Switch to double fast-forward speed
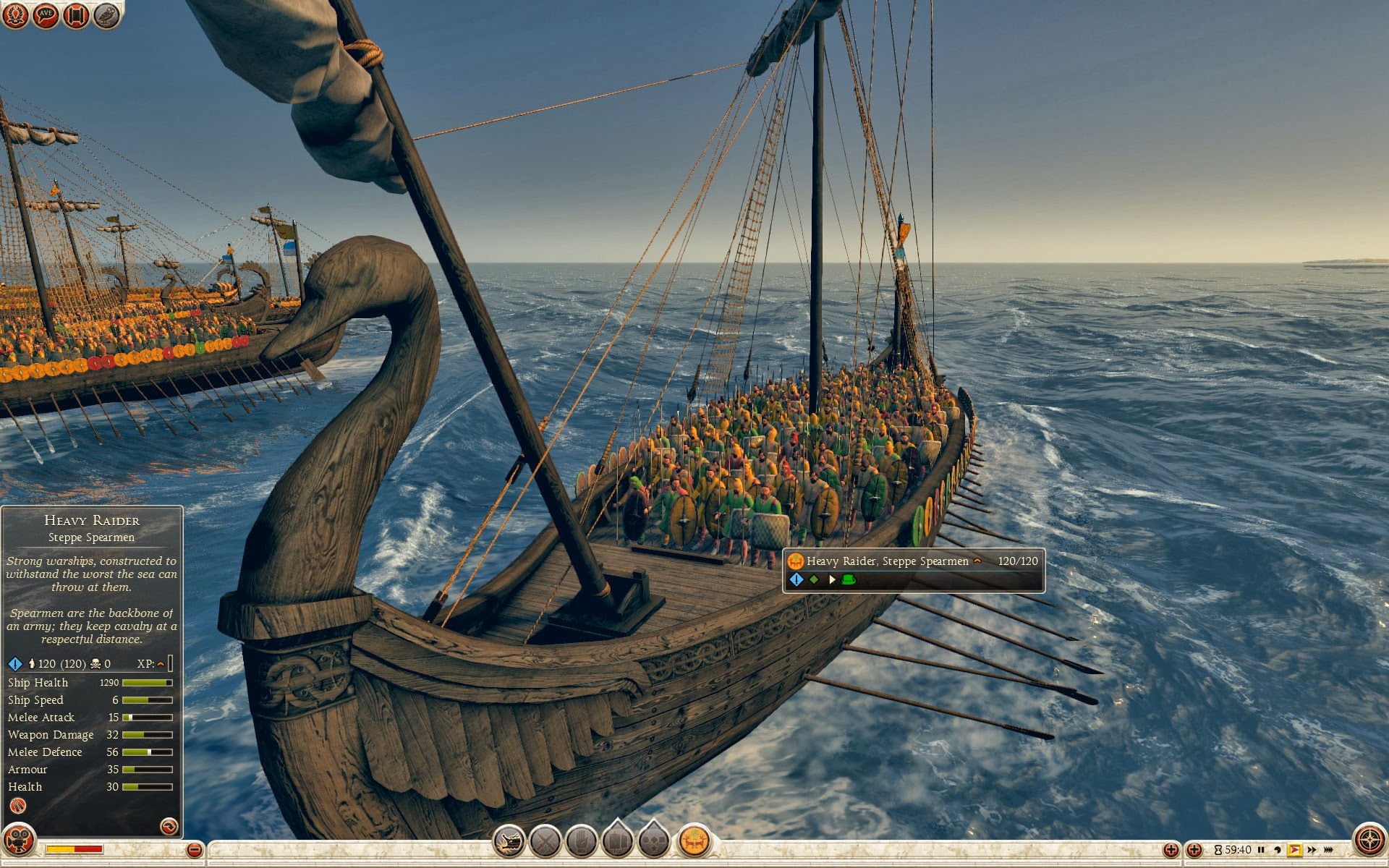The height and width of the screenshot is (868, 1389). (x=1312, y=850)
